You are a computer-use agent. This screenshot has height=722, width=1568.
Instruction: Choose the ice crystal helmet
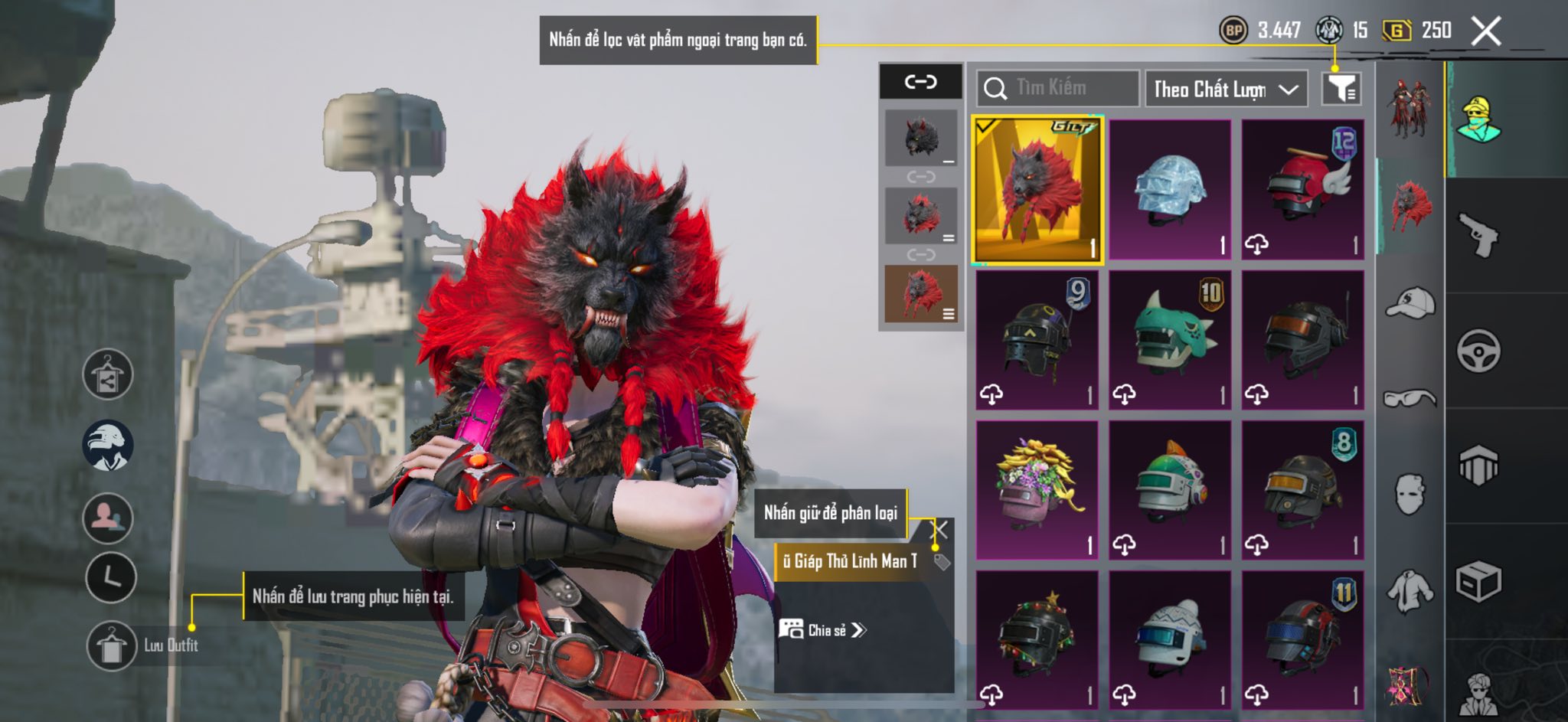(x=1170, y=190)
